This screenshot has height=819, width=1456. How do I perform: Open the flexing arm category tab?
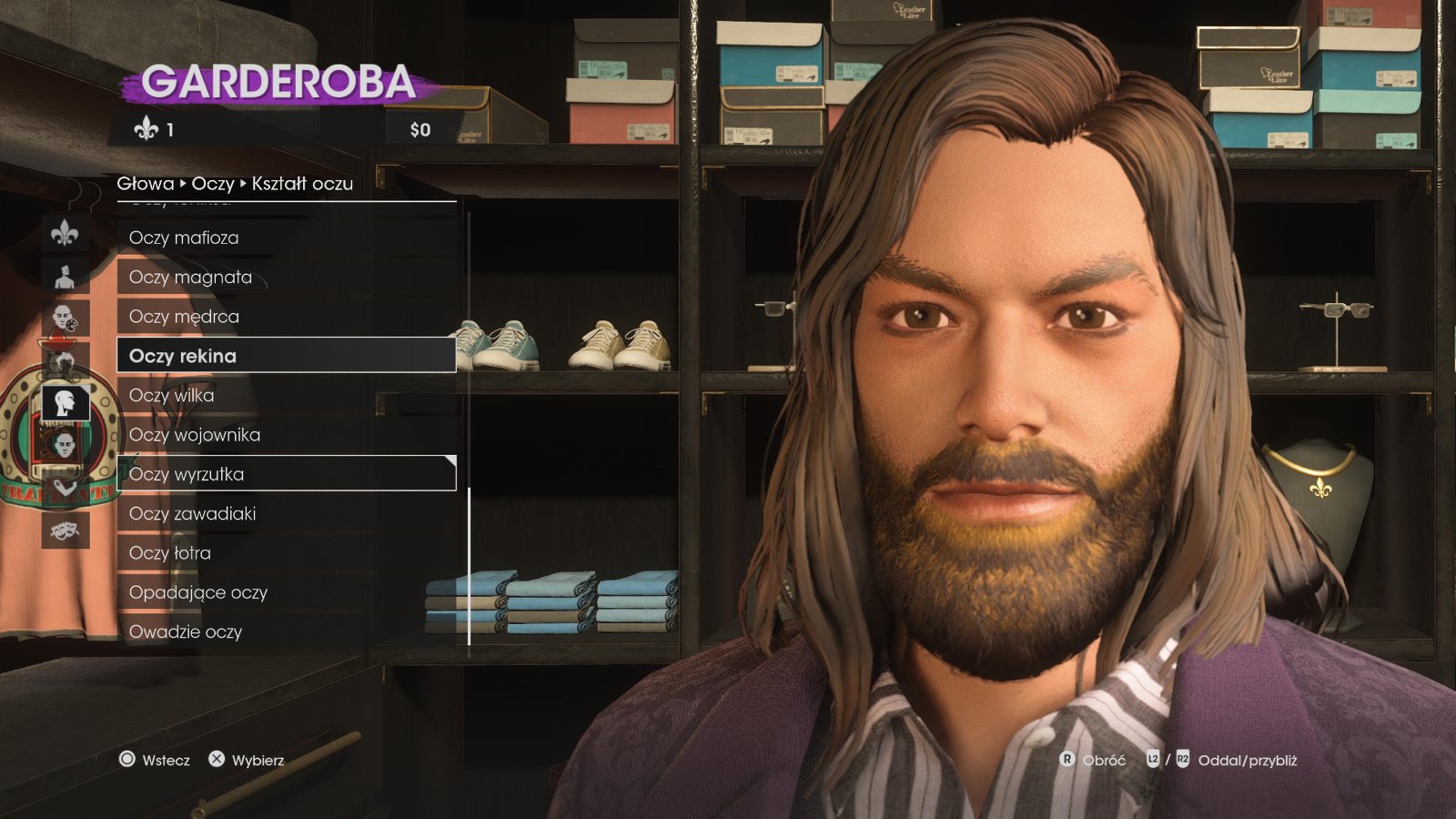click(x=65, y=487)
